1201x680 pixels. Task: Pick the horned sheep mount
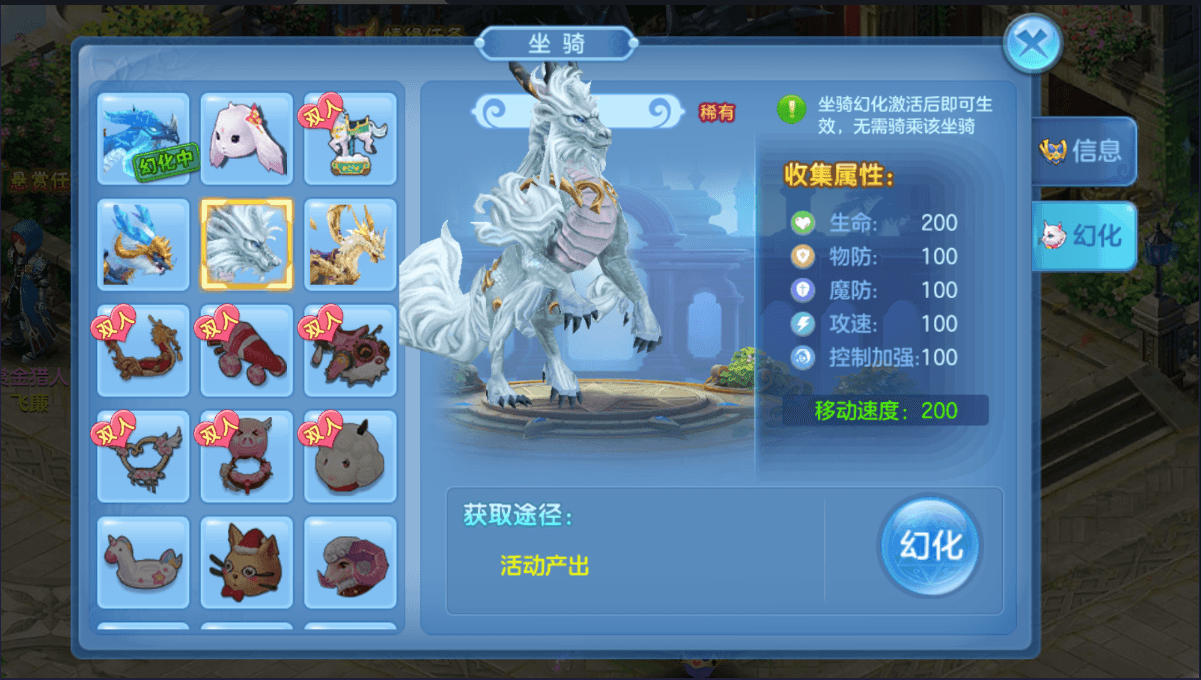click(350, 456)
